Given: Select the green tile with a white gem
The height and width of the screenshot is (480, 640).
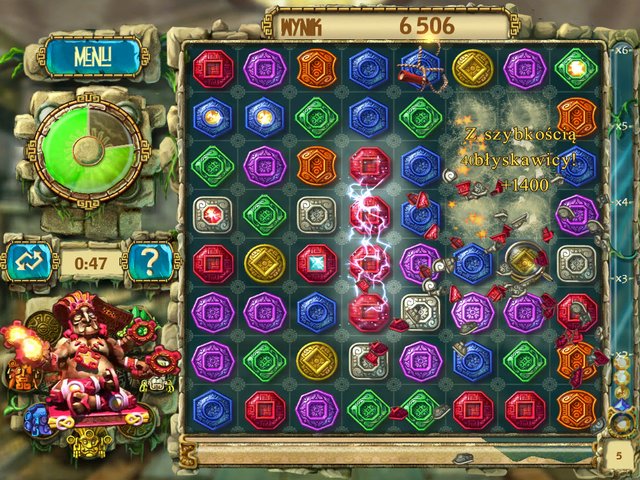Looking at the screenshot, I should (577, 66).
